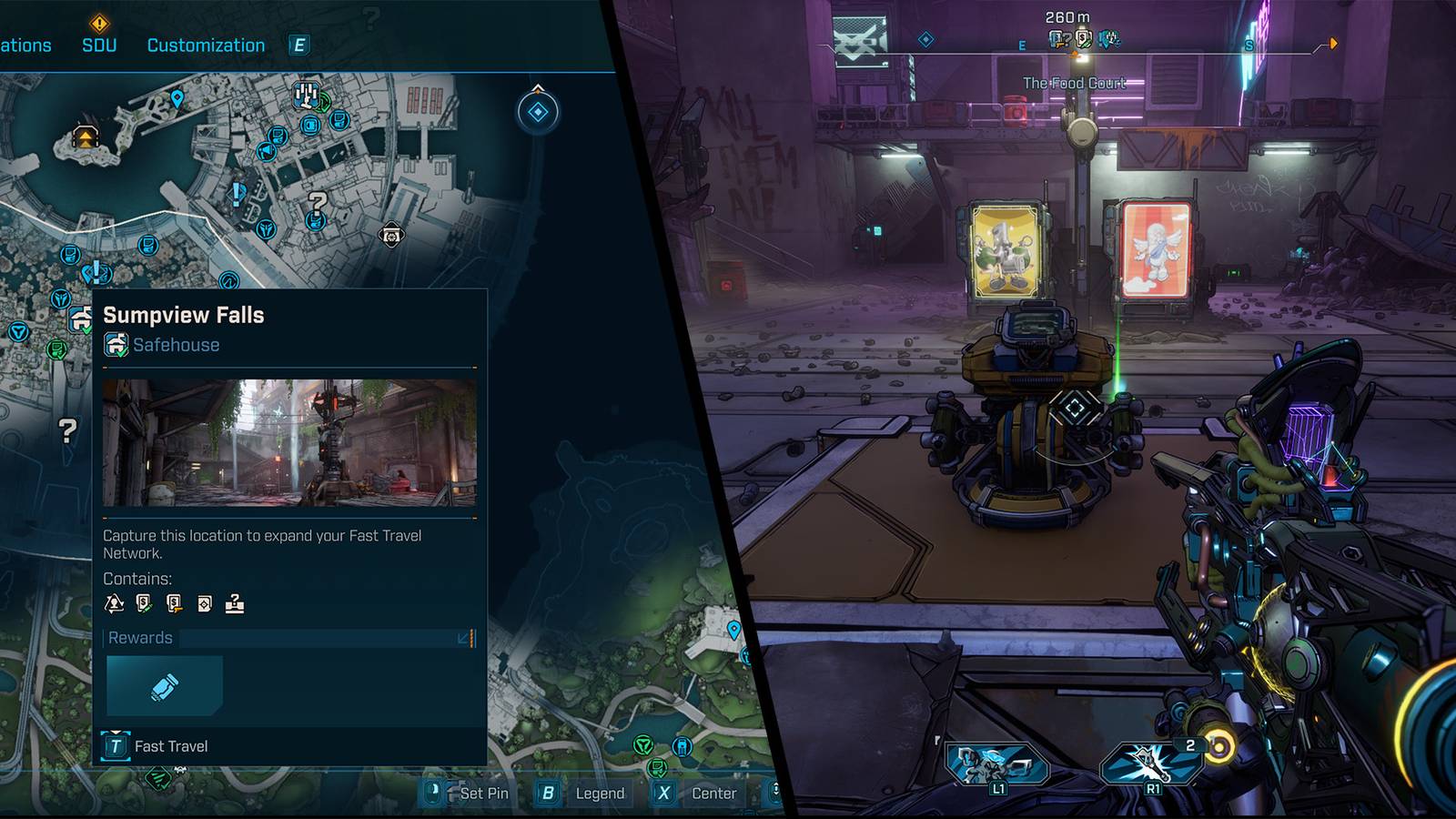
Task: Open the Customization tab
Action: (205, 45)
